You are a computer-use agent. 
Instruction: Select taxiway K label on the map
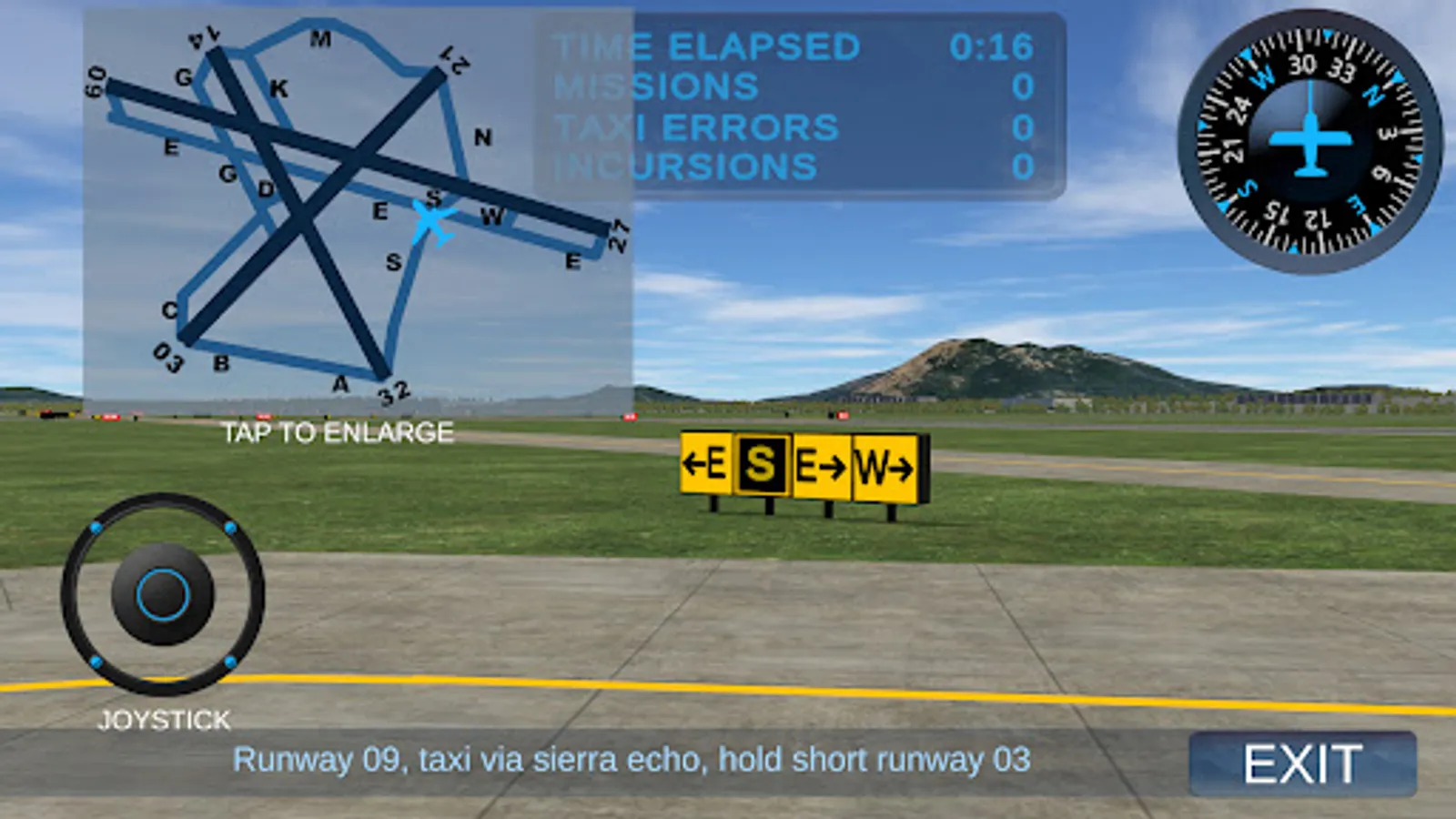pyautogui.click(x=278, y=88)
